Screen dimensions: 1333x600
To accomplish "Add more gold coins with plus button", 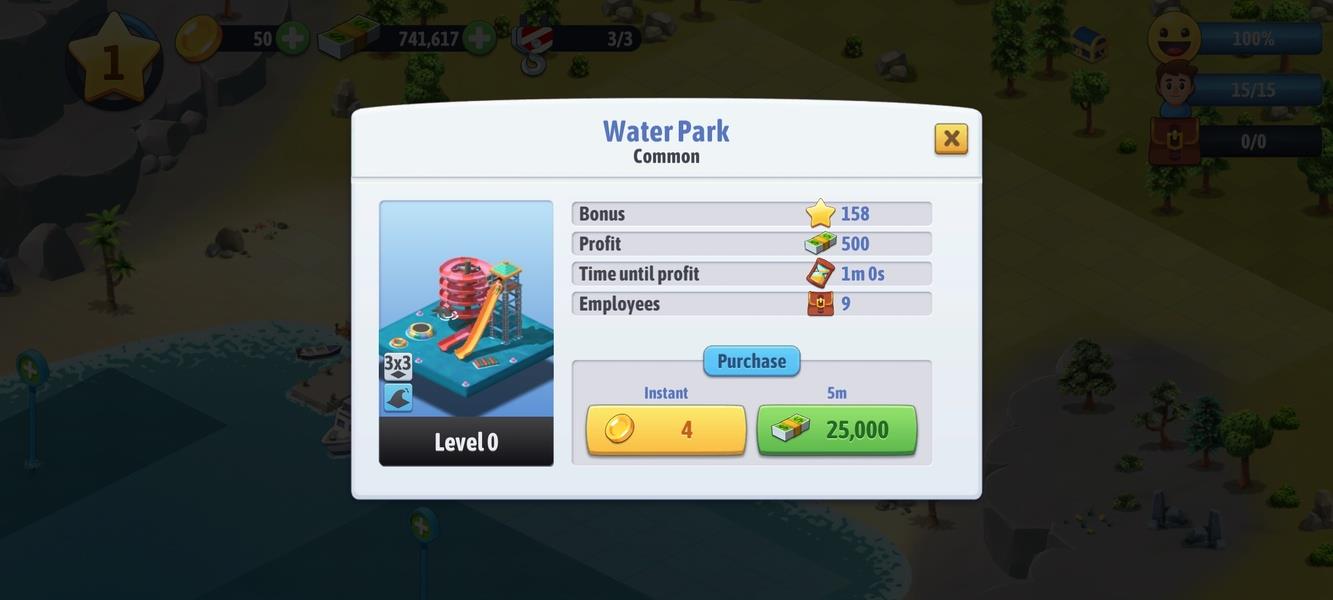I will tap(292, 40).
